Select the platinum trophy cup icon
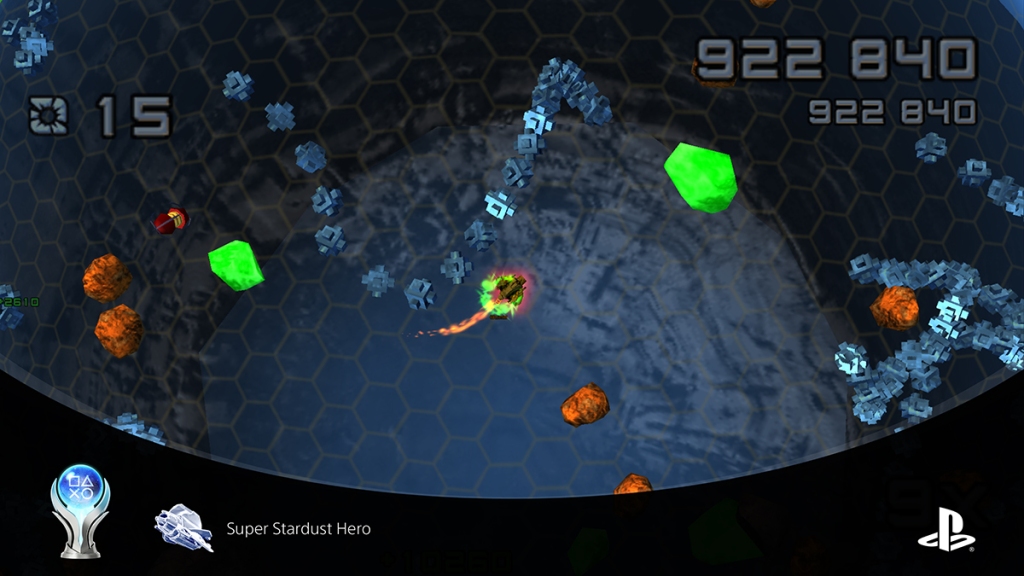 (x=80, y=508)
